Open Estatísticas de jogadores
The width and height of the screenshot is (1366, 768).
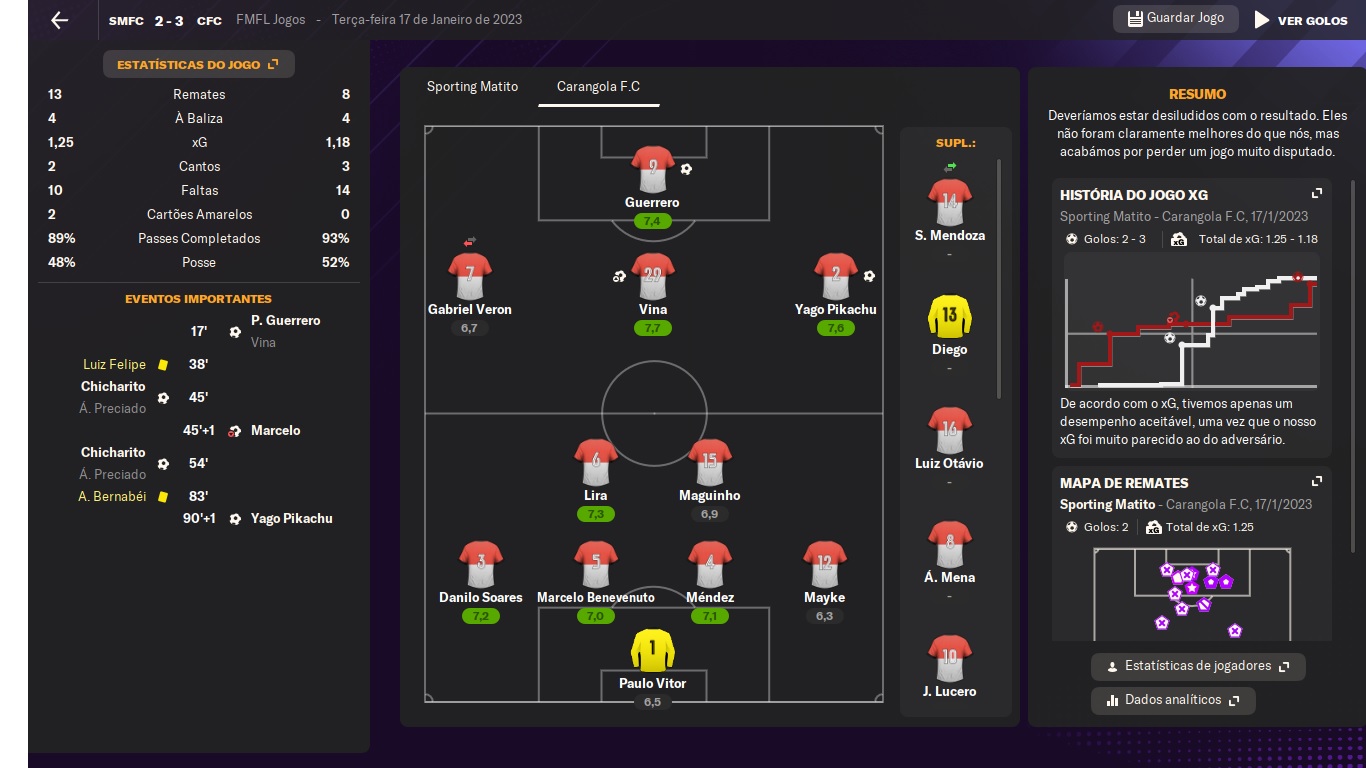[x=1197, y=666]
